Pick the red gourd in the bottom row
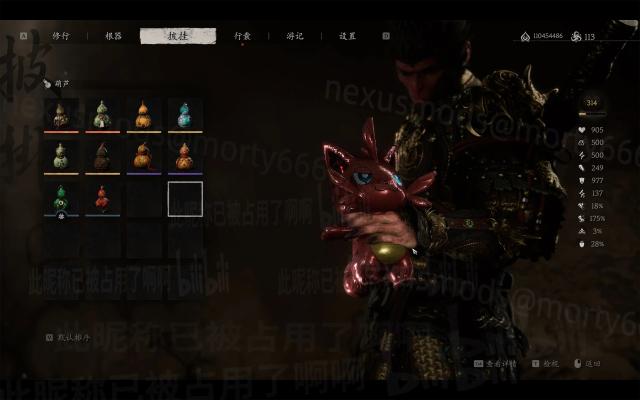The width and height of the screenshot is (640, 400). coord(102,199)
